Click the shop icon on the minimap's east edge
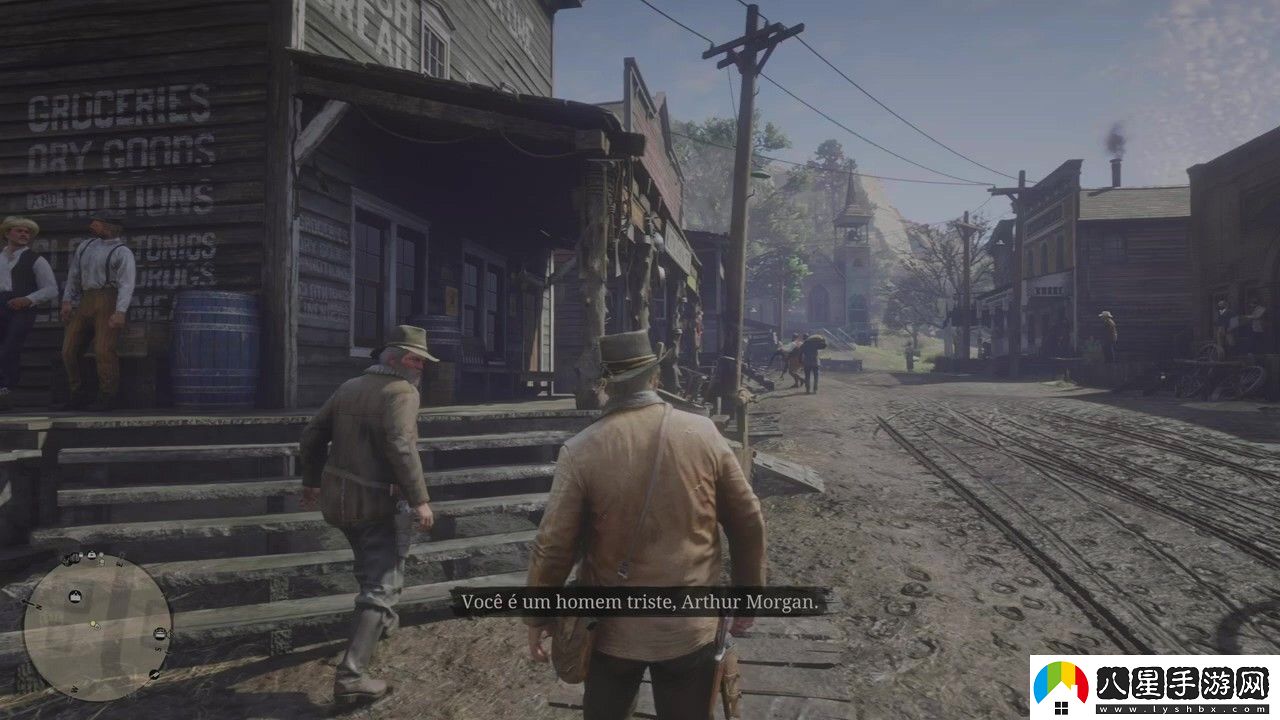The image size is (1280, 720). pyautogui.click(x=160, y=633)
